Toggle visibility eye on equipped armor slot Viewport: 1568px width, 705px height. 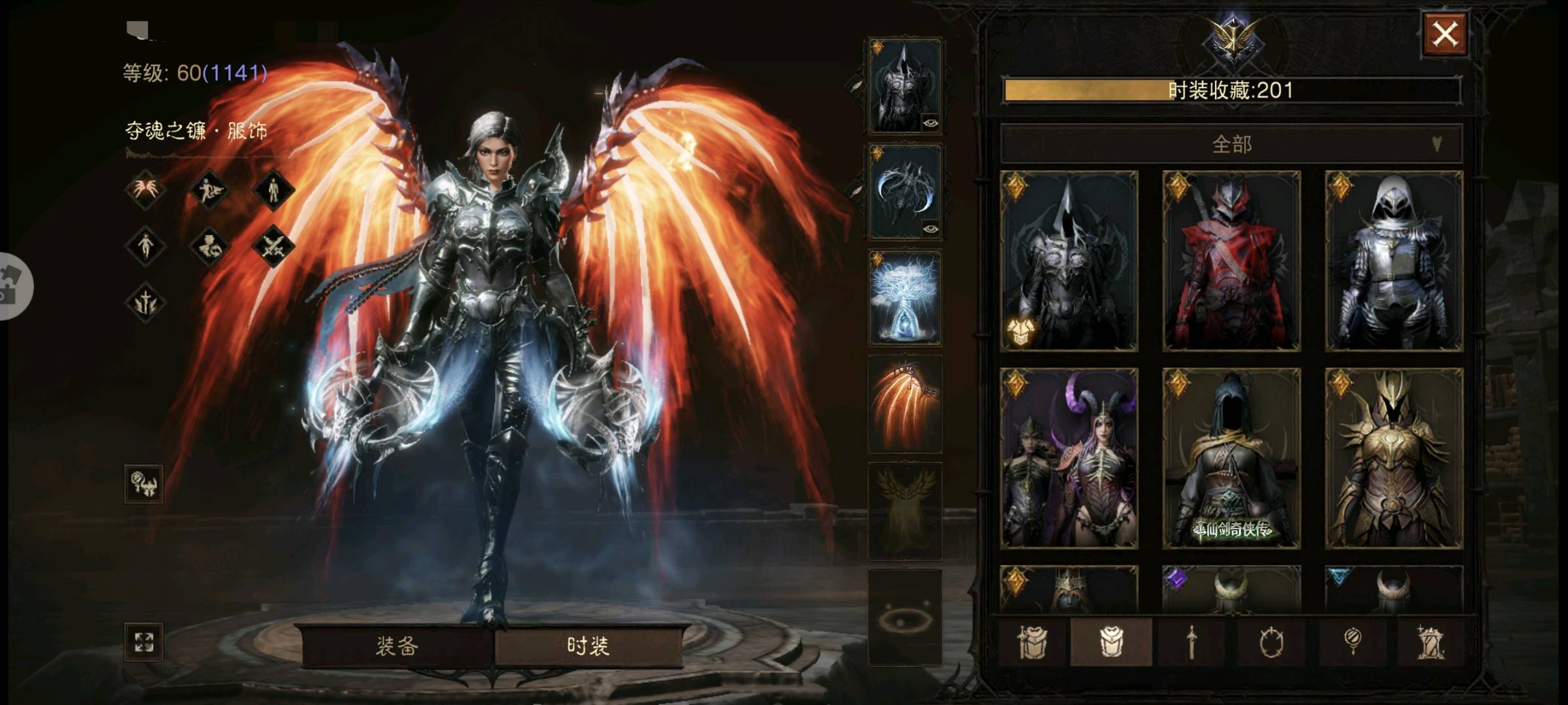(930, 123)
